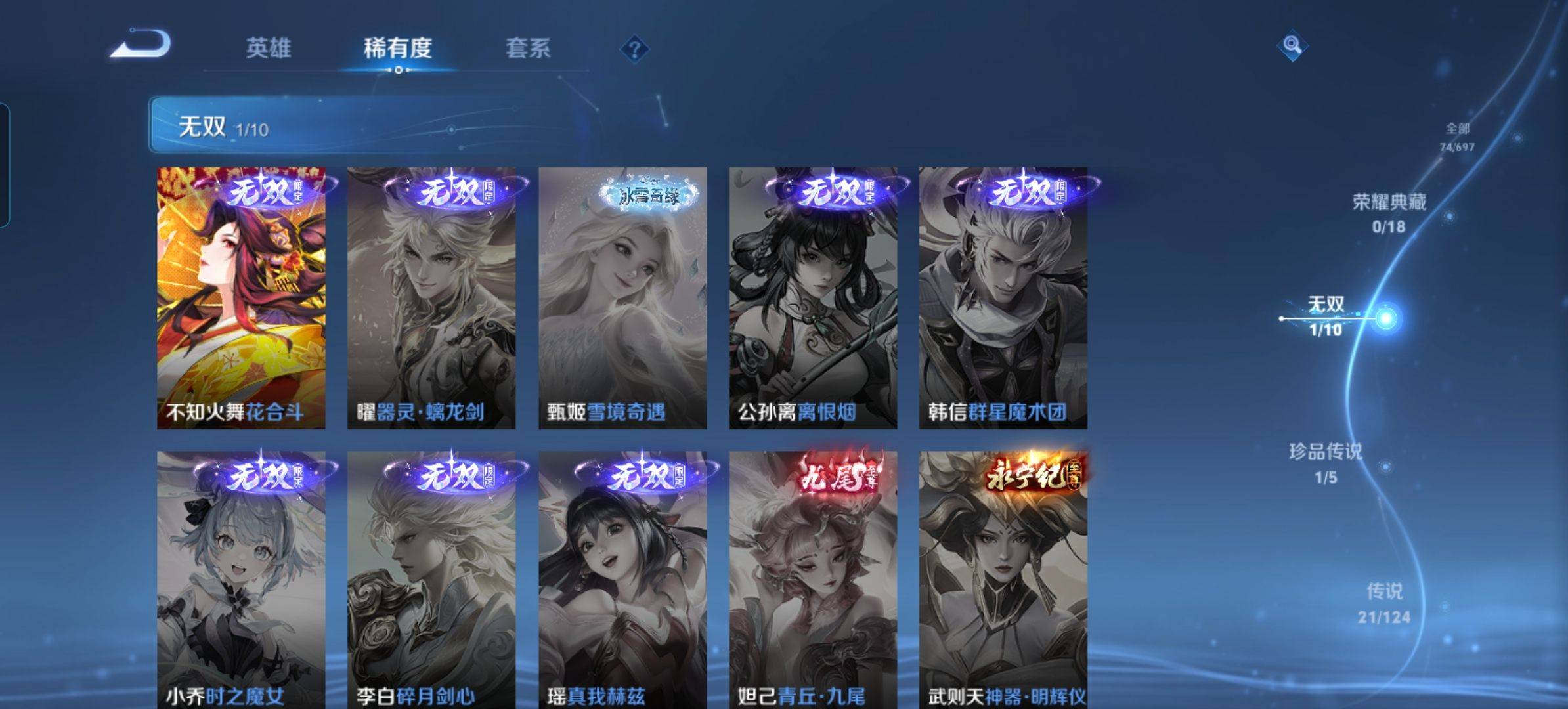Viewport: 1568px width, 709px height.
Task: Switch to the 英雄 tab
Action: pos(268,48)
